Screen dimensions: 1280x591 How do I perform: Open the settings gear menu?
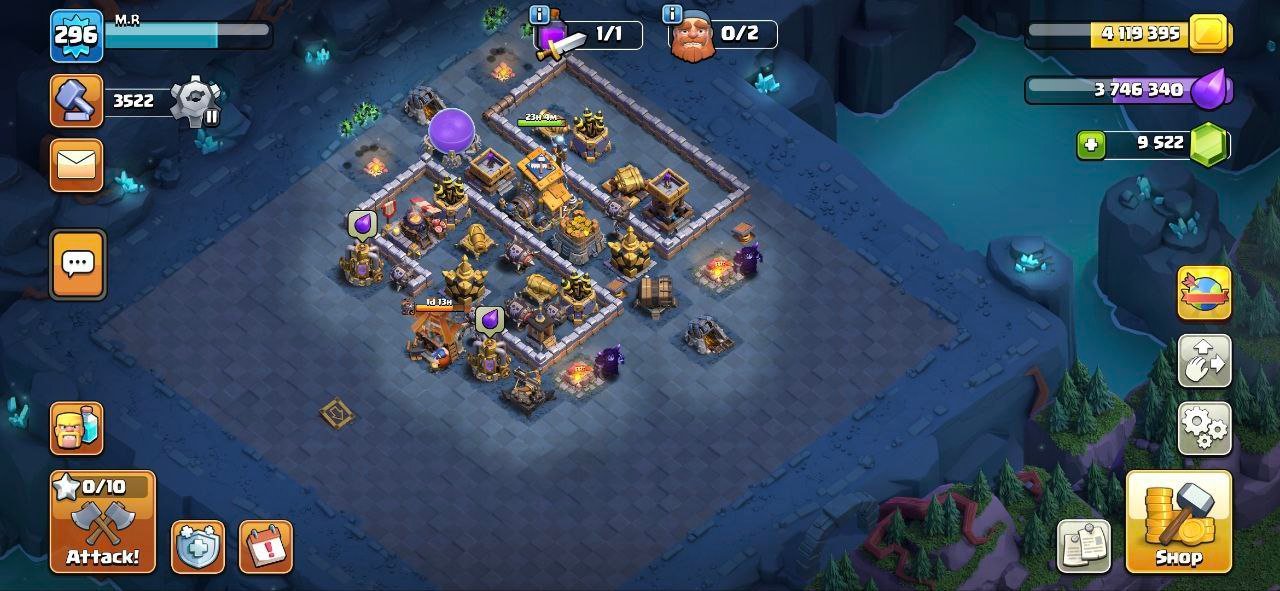tap(1204, 428)
